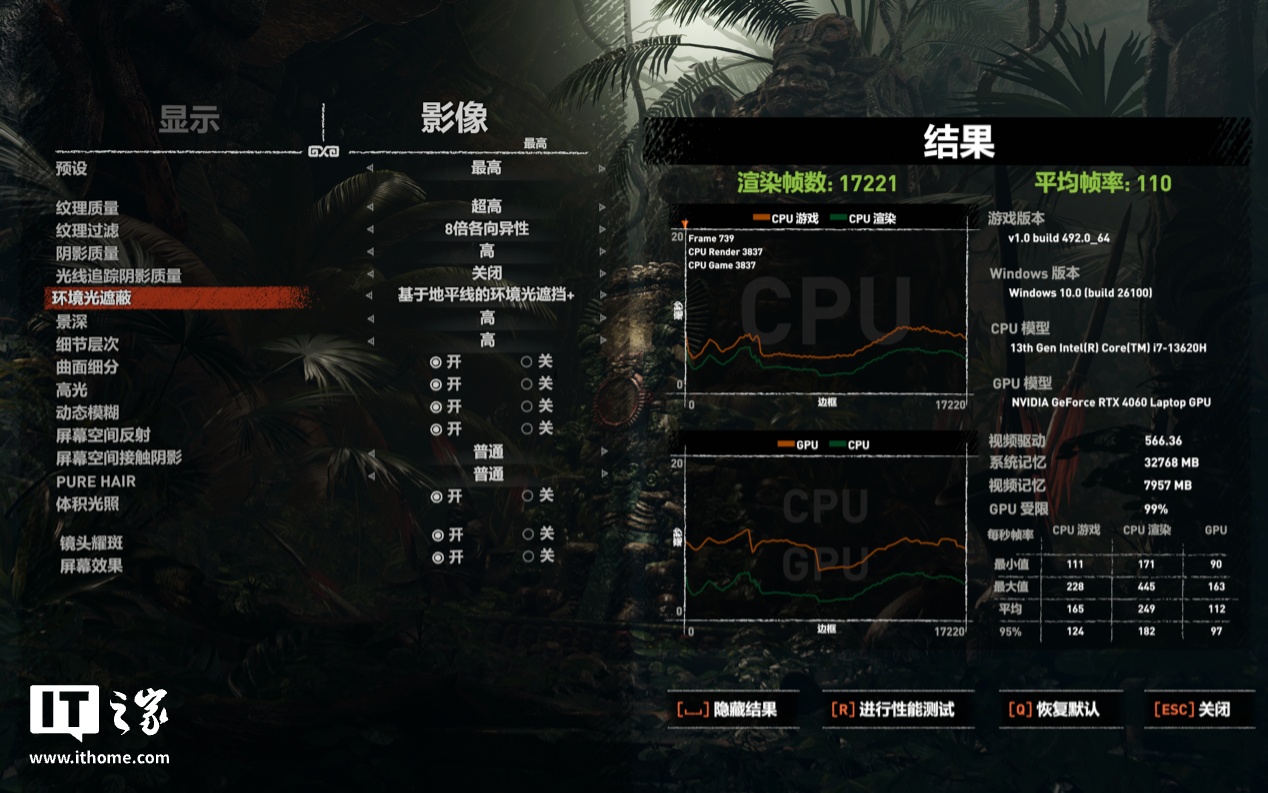Screen dimensions: 1268x793
Task: Select the 纹理质量 texture quality row
Action: coord(88,208)
